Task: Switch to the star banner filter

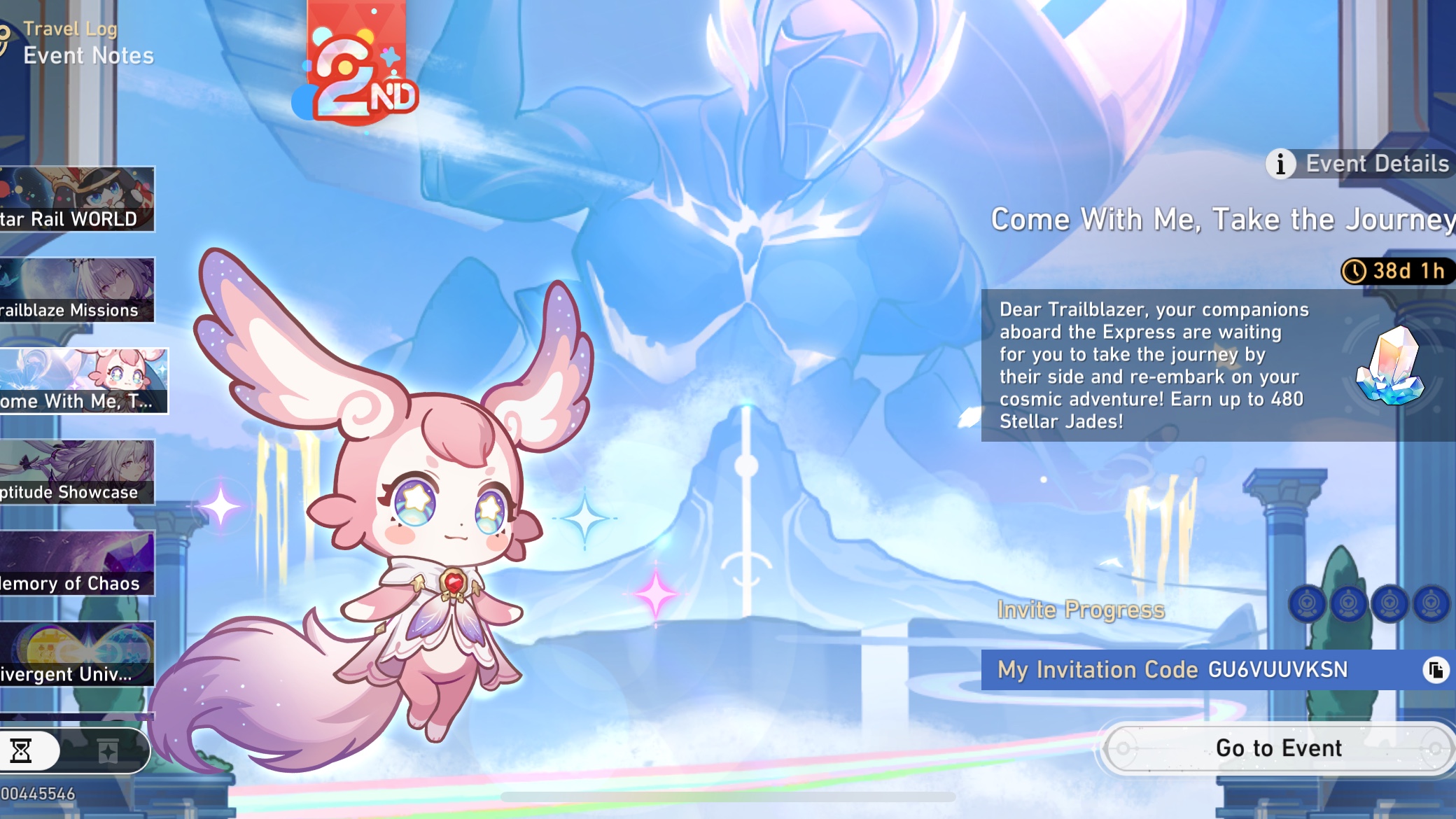Action: click(108, 750)
